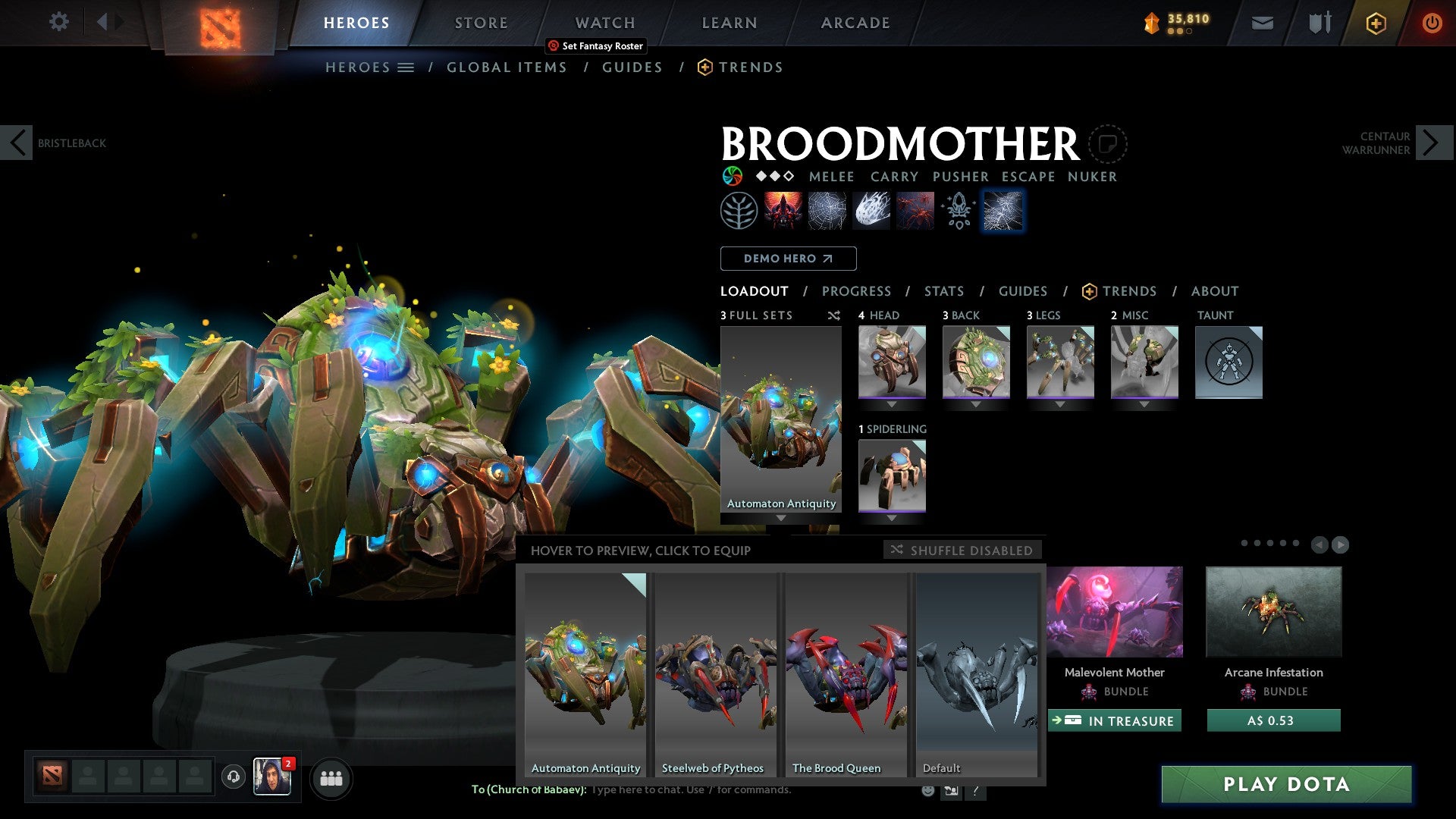
Task: Toggle the Shuffle Disabled control
Action: coord(962,550)
